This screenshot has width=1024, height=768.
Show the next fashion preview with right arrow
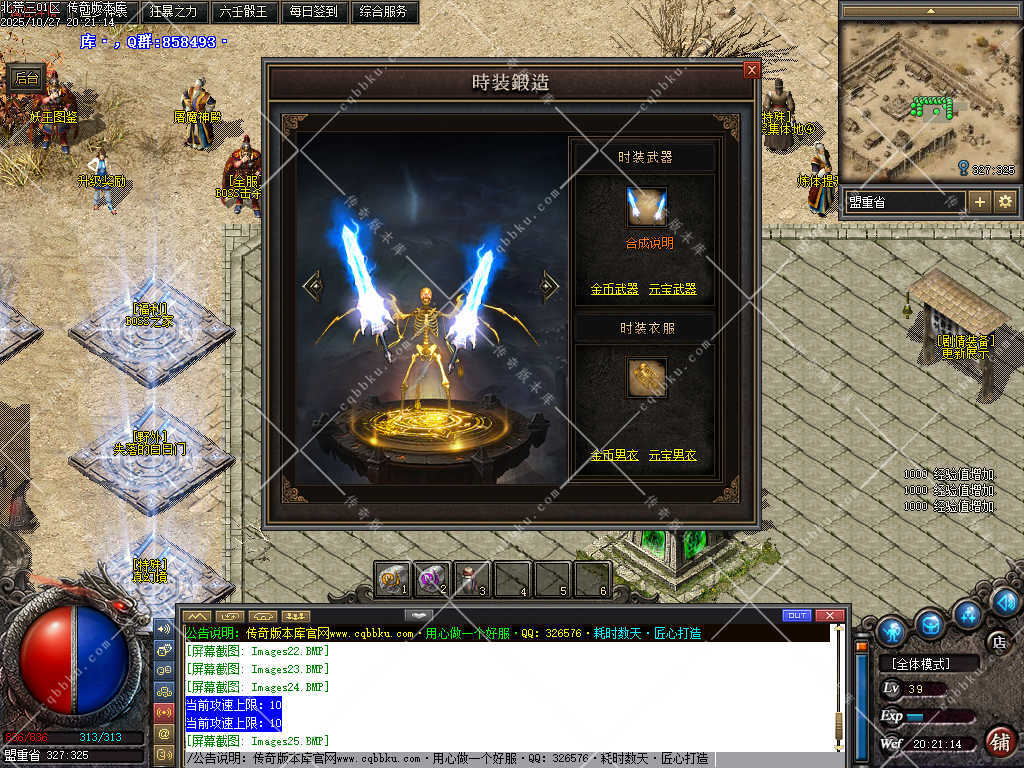point(549,286)
